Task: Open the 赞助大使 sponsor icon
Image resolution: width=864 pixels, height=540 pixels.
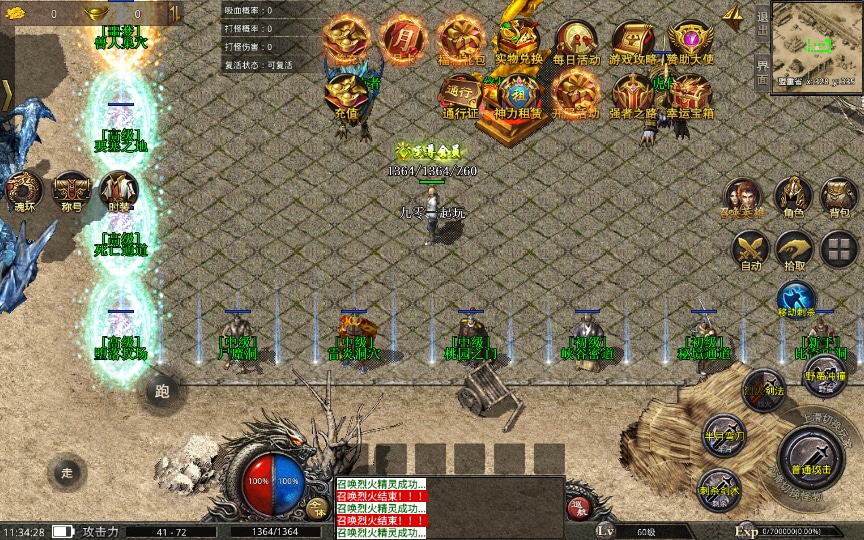Action: pos(691,40)
